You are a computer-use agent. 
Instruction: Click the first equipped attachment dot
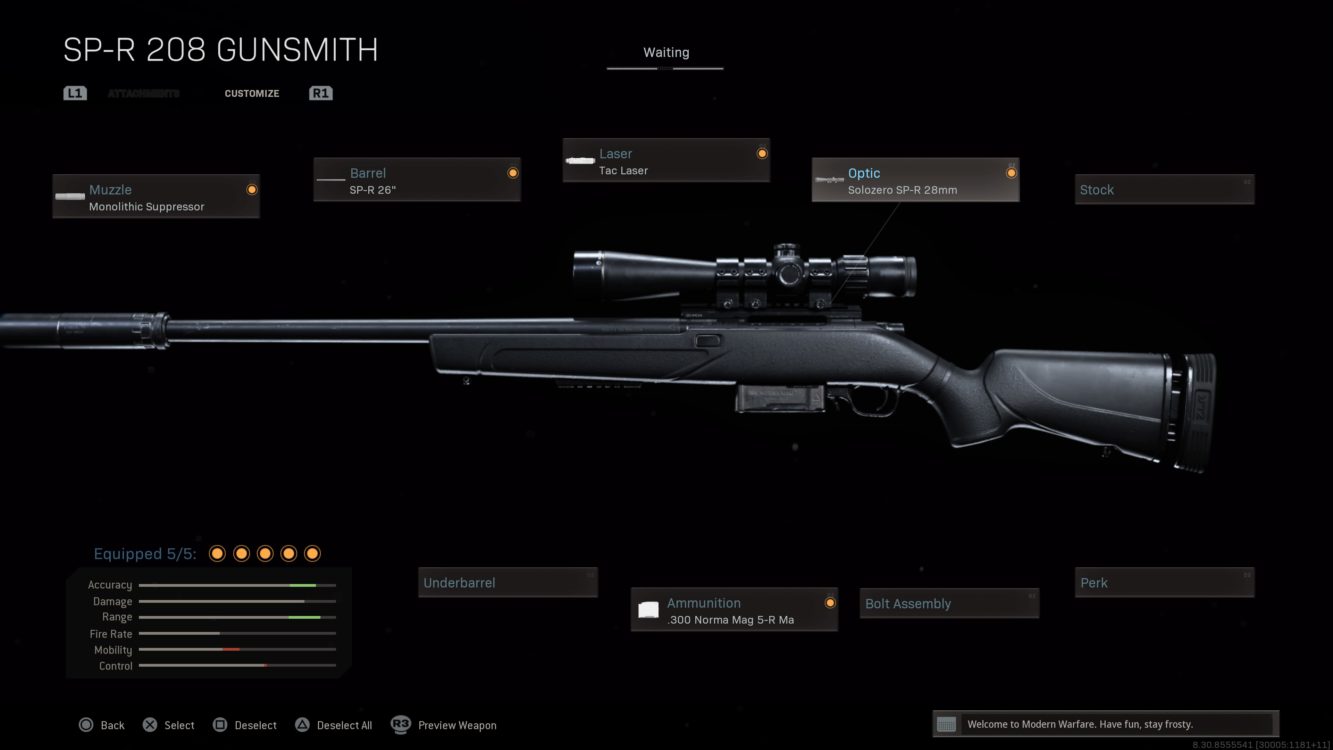pos(217,552)
